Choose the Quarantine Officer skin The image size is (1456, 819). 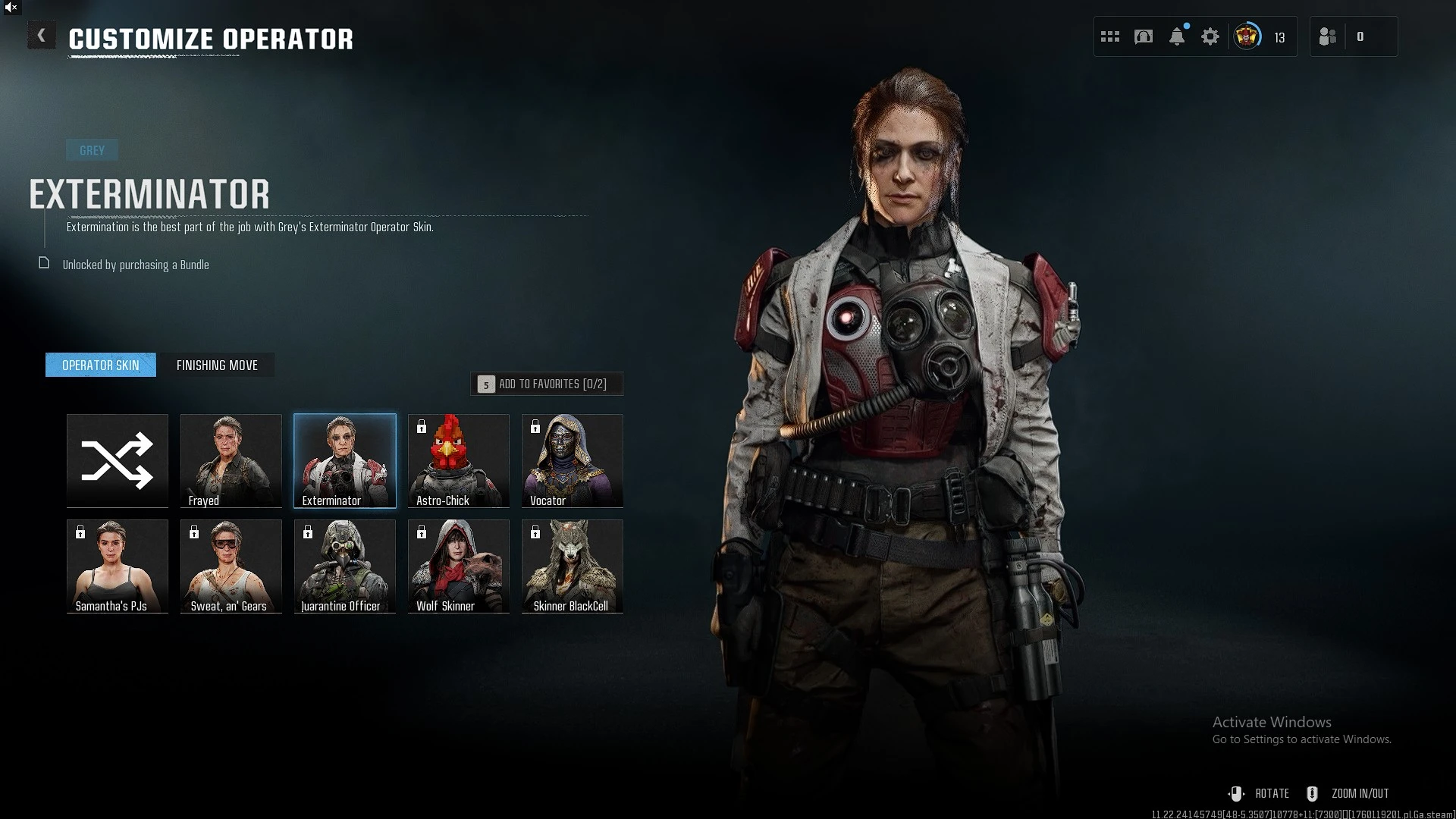[x=345, y=566]
